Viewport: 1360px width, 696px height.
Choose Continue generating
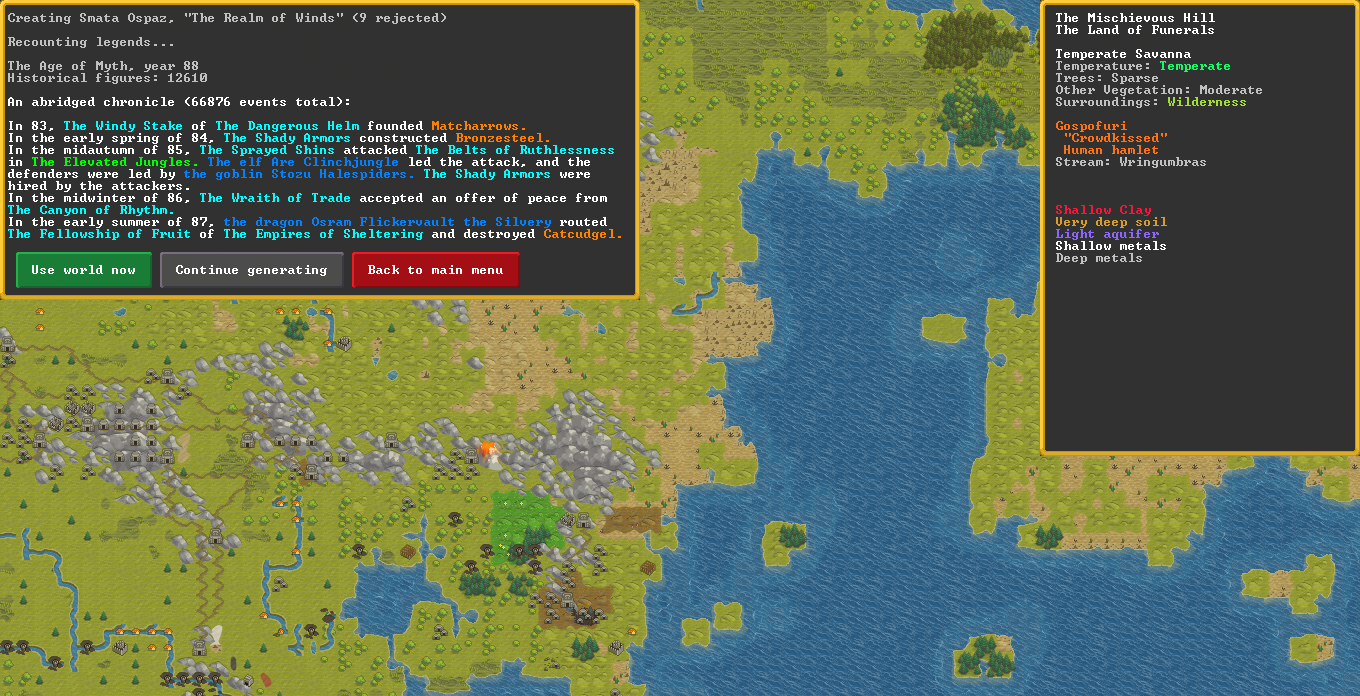pos(251,270)
